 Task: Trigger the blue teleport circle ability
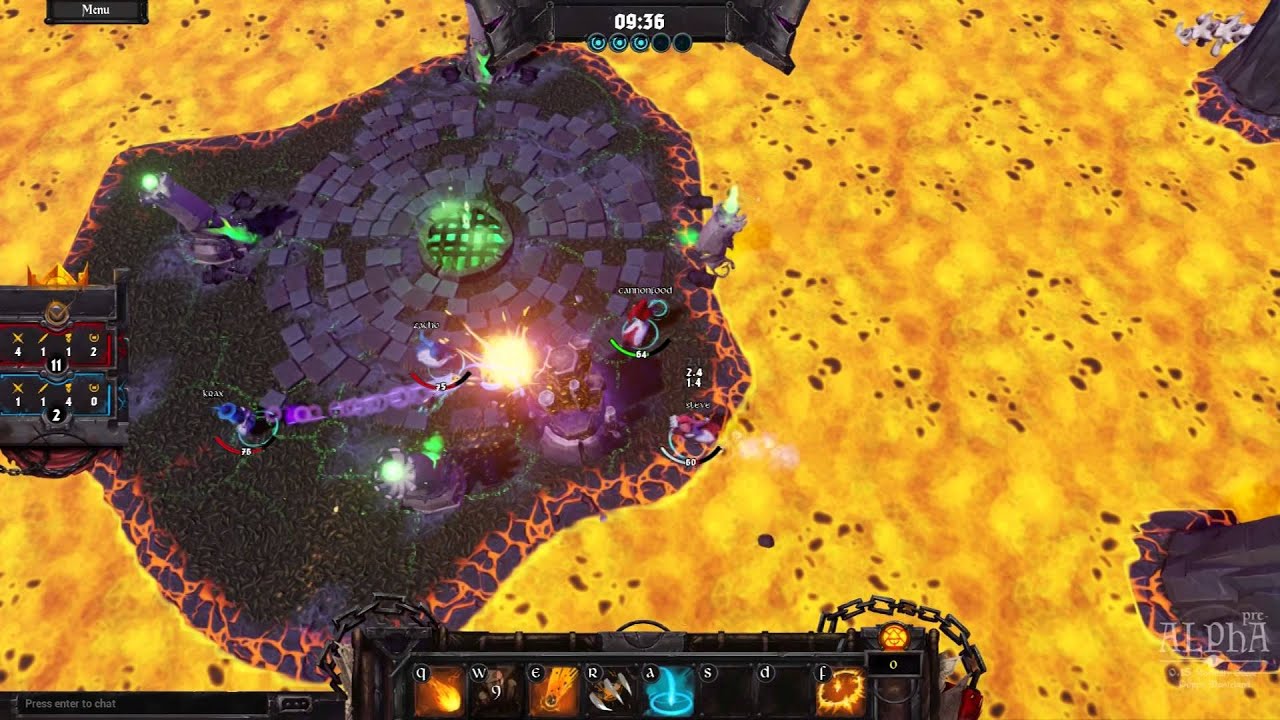click(x=666, y=691)
